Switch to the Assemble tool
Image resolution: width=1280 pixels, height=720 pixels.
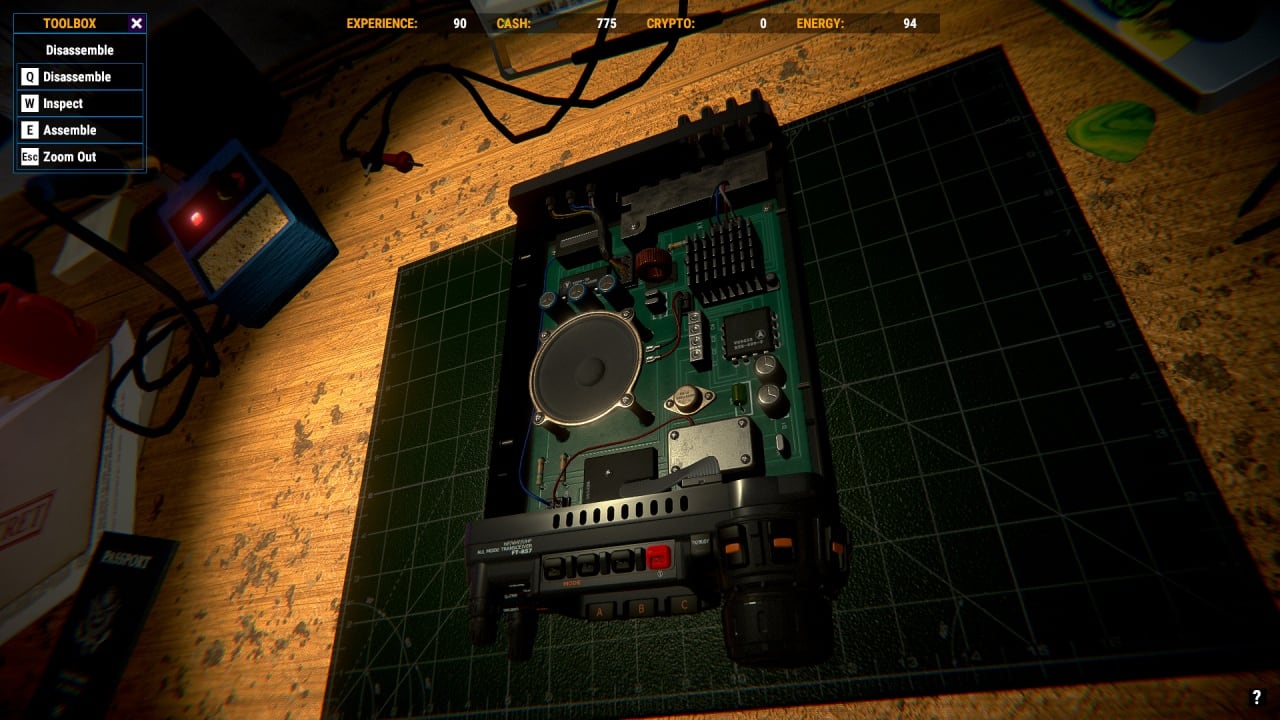coord(80,130)
